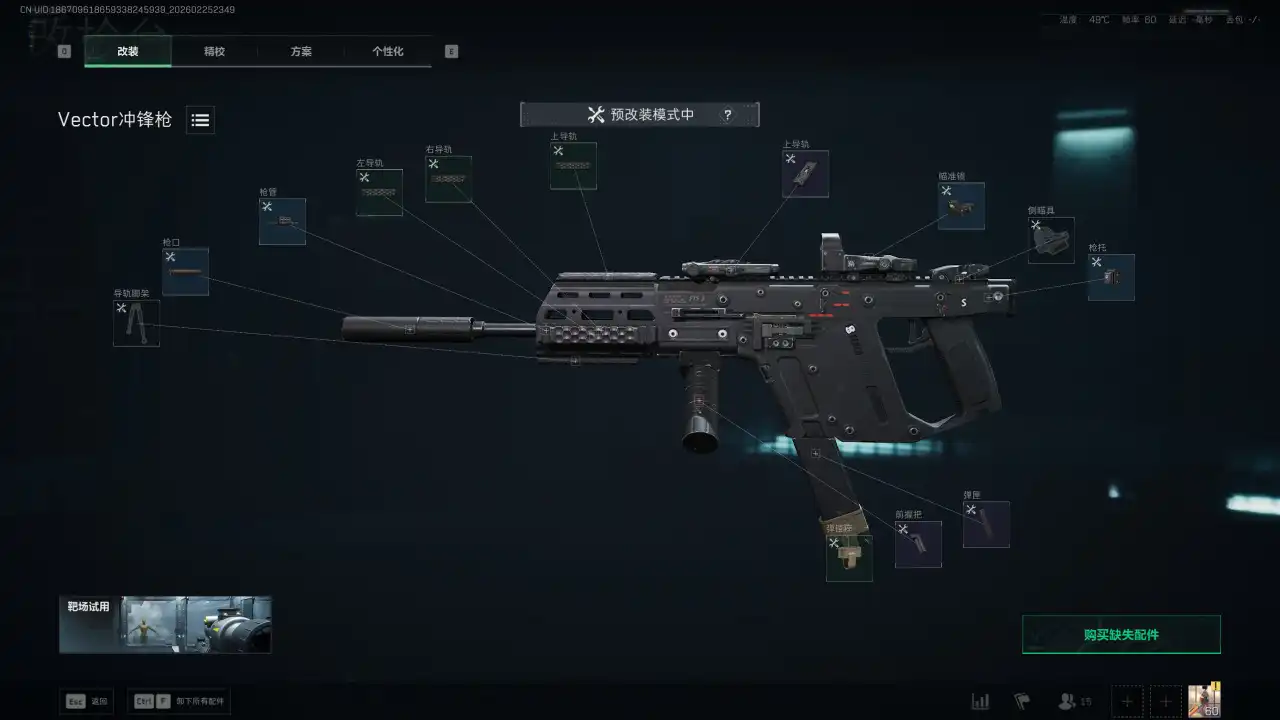Open the 侧瞄具 side sight slot
Viewport: 1280px width, 720px height.
pos(1051,241)
